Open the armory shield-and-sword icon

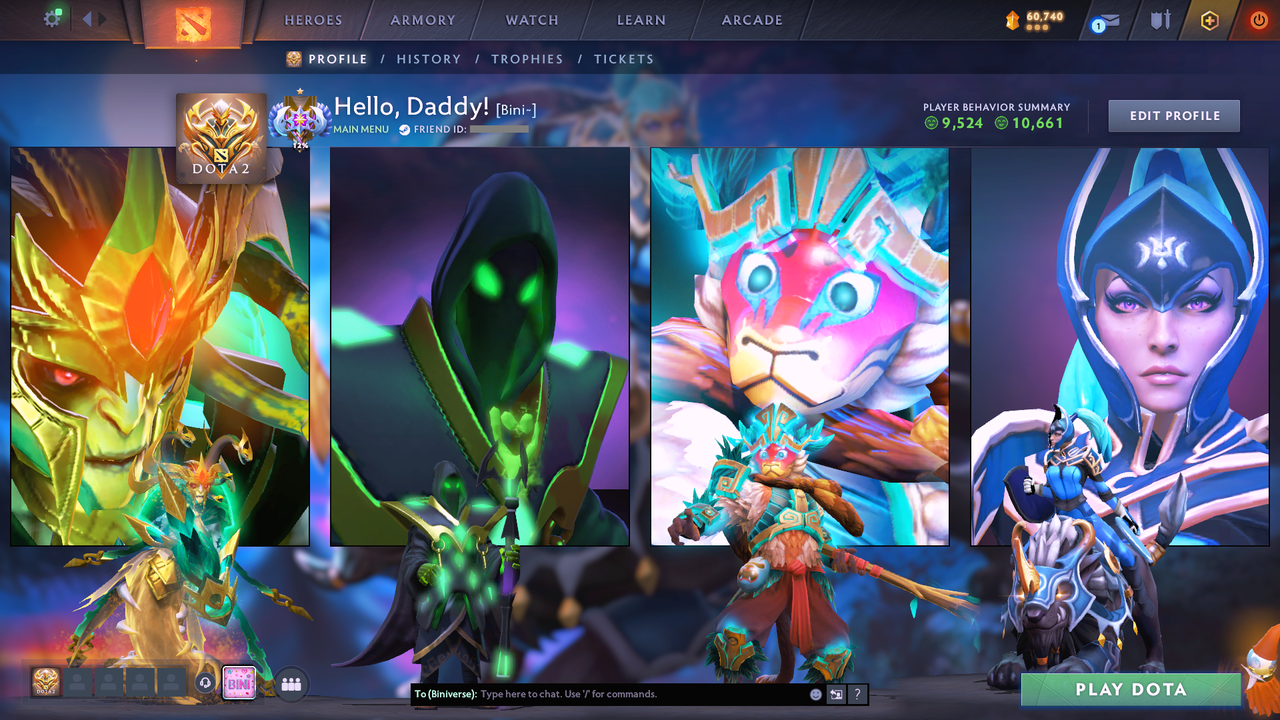(1158, 19)
